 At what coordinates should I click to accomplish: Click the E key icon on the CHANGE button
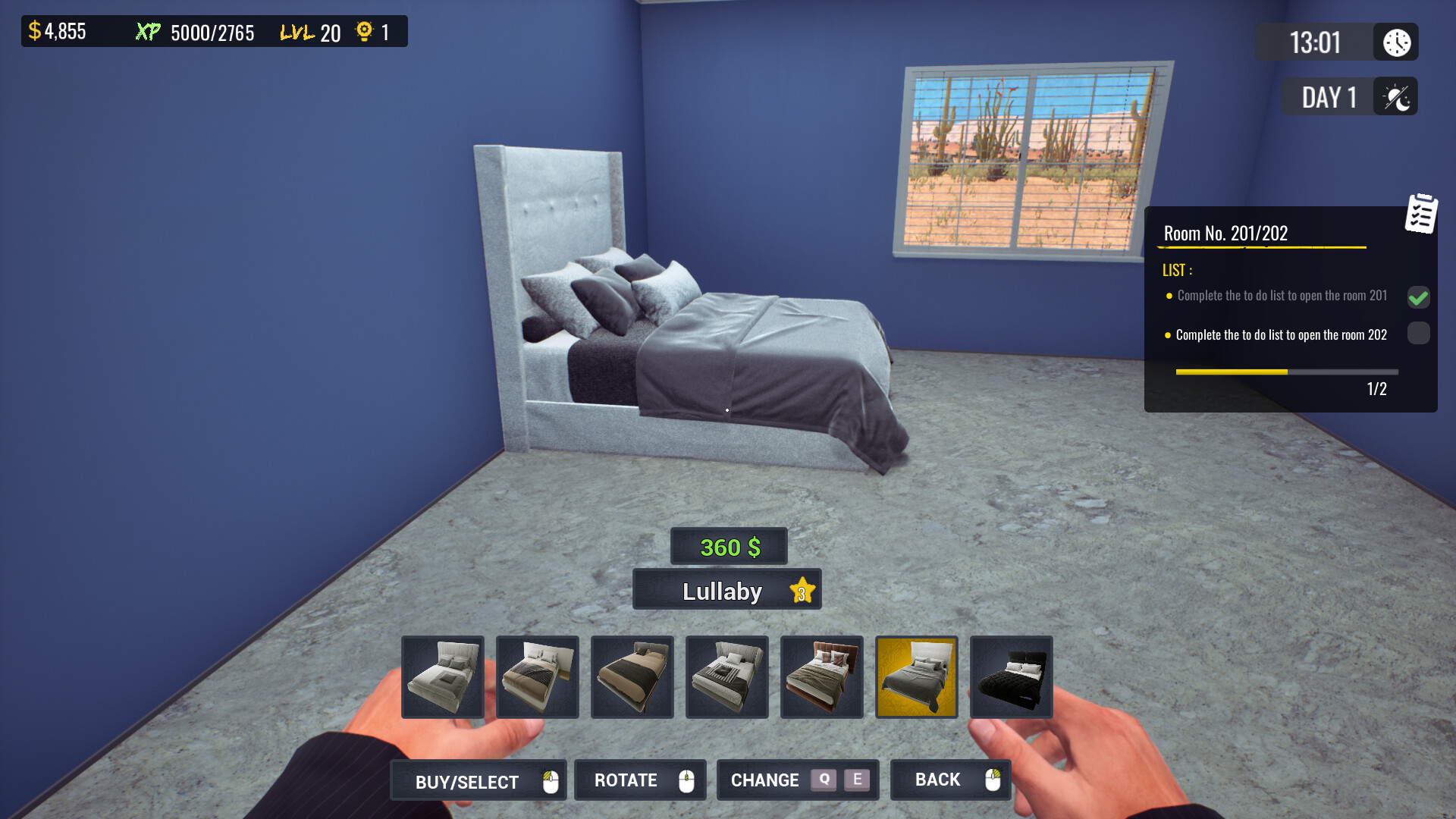click(x=857, y=780)
